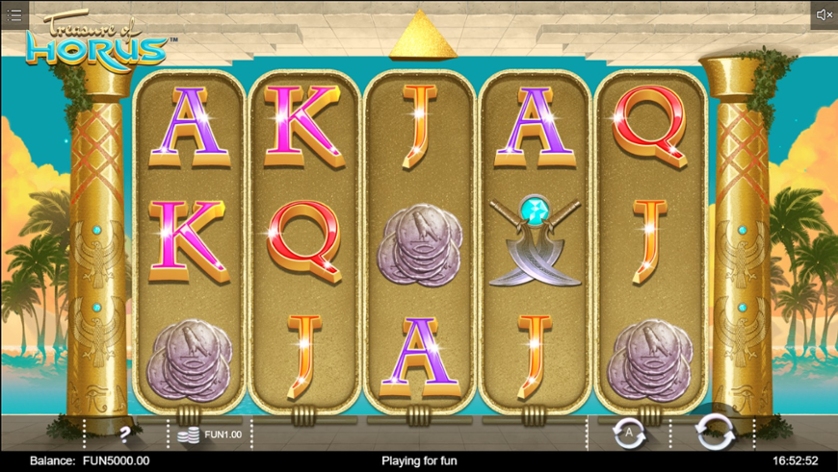
Task: Activate the autoplay button
Action: tap(629, 433)
